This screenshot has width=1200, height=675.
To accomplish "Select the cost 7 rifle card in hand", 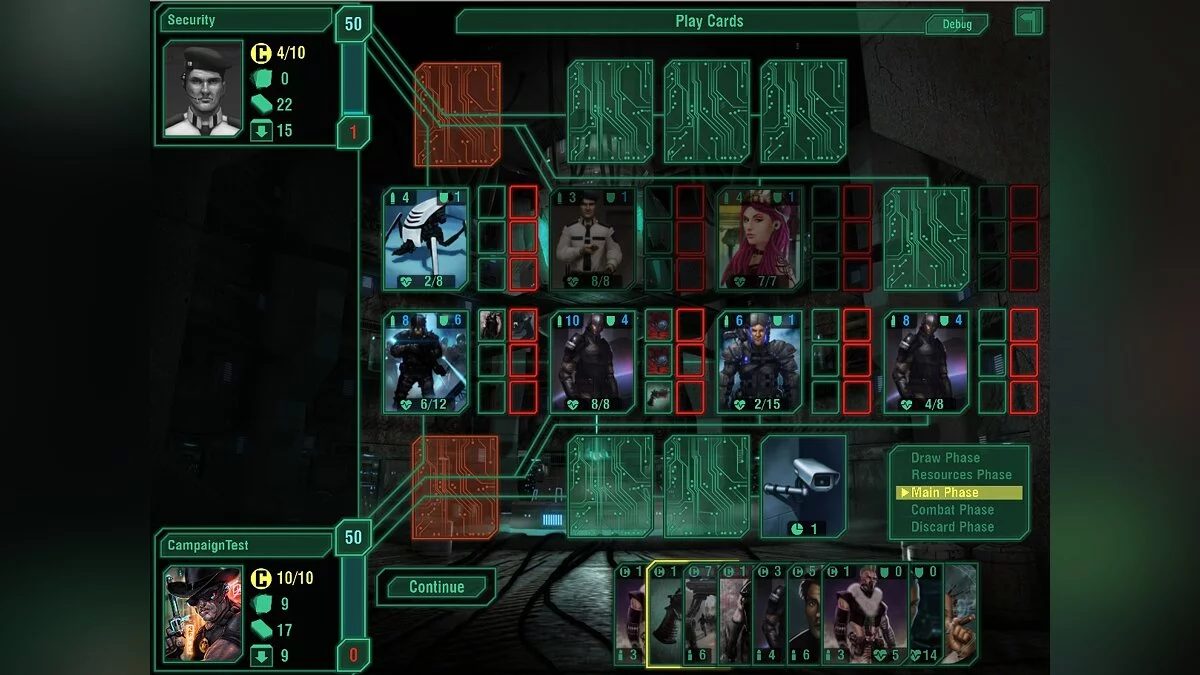I will (701, 614).
